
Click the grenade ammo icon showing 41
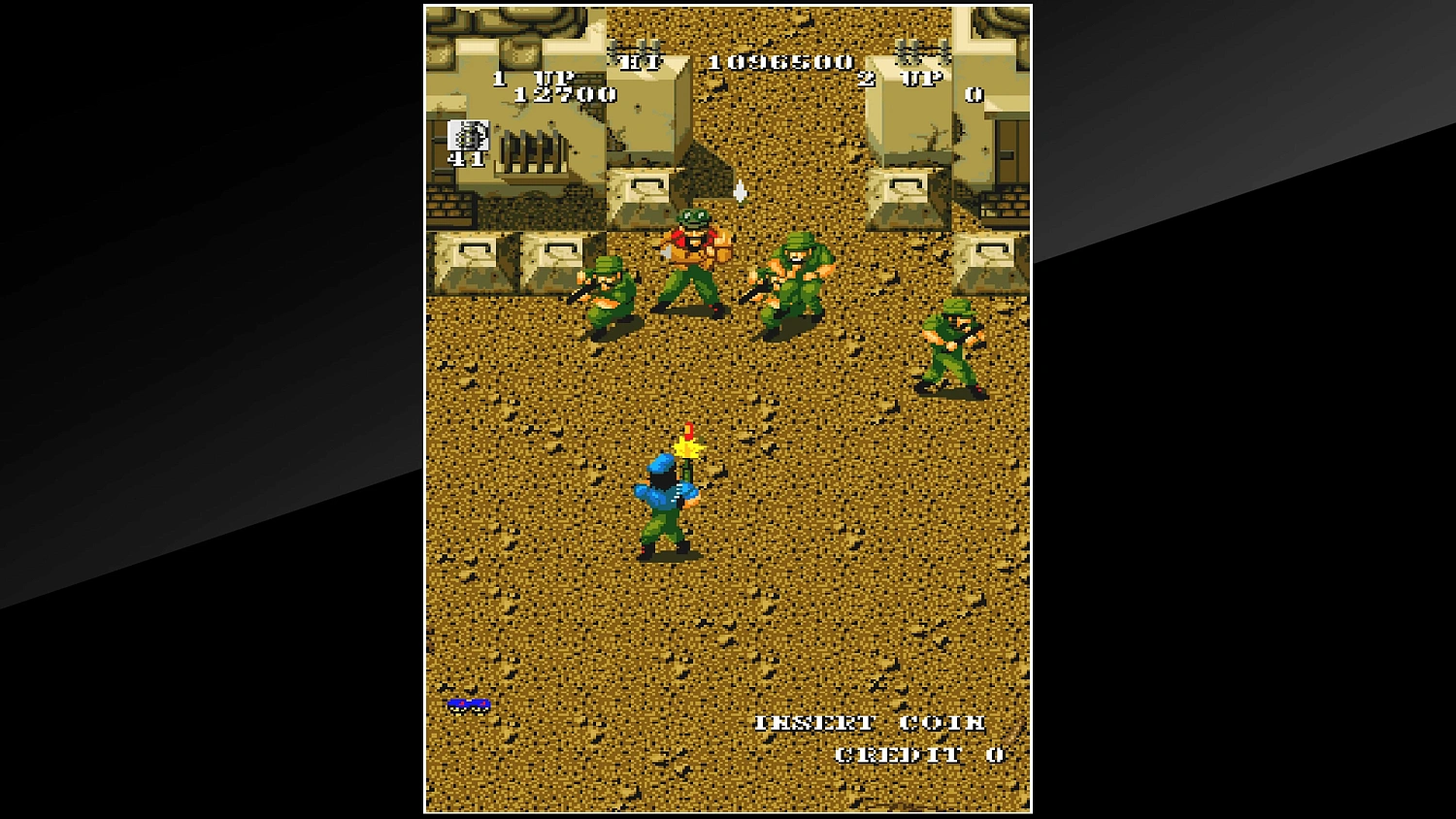pyautogui.click(x=467, y=143)
